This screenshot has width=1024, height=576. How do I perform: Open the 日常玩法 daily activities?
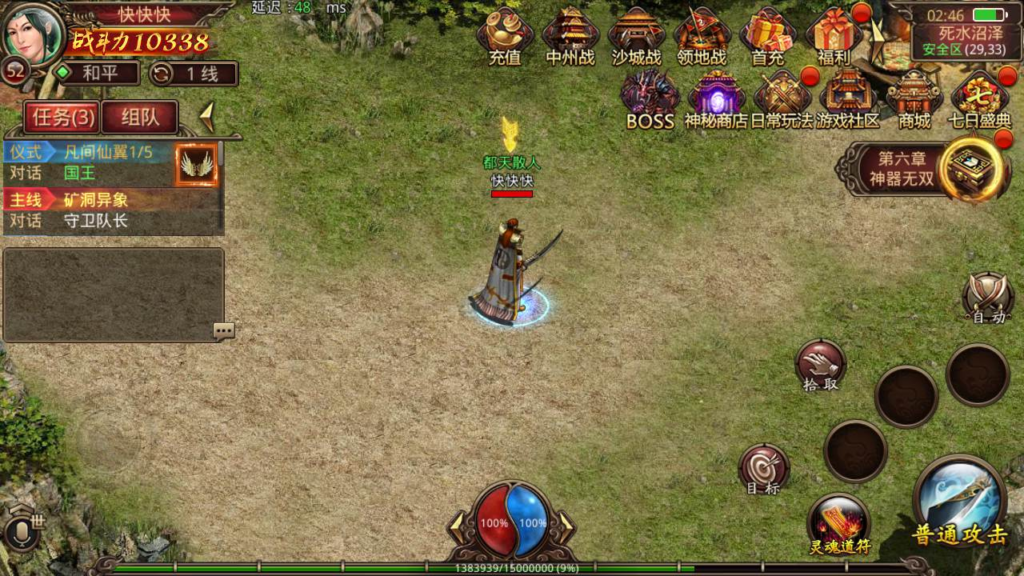point(782,100)
